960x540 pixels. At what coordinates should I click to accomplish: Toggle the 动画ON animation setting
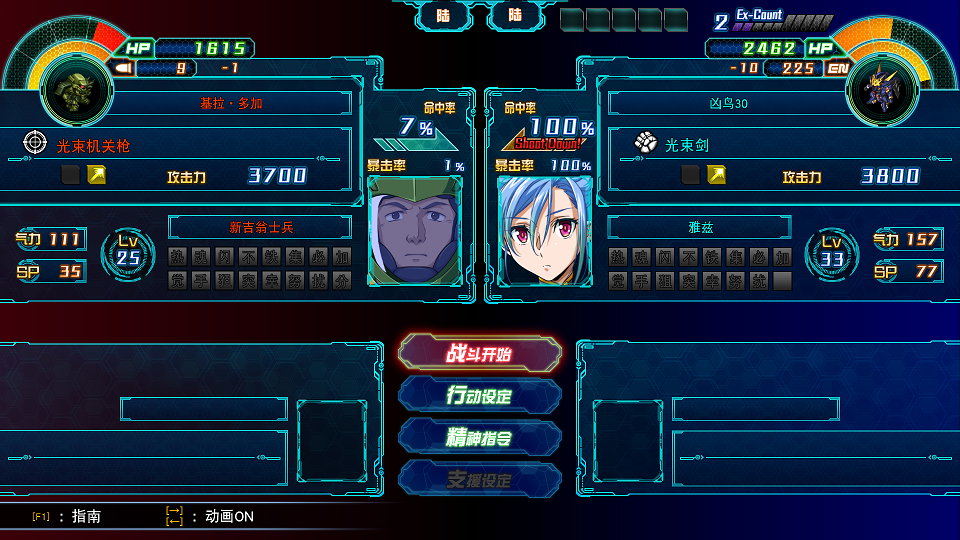(212, 516)
